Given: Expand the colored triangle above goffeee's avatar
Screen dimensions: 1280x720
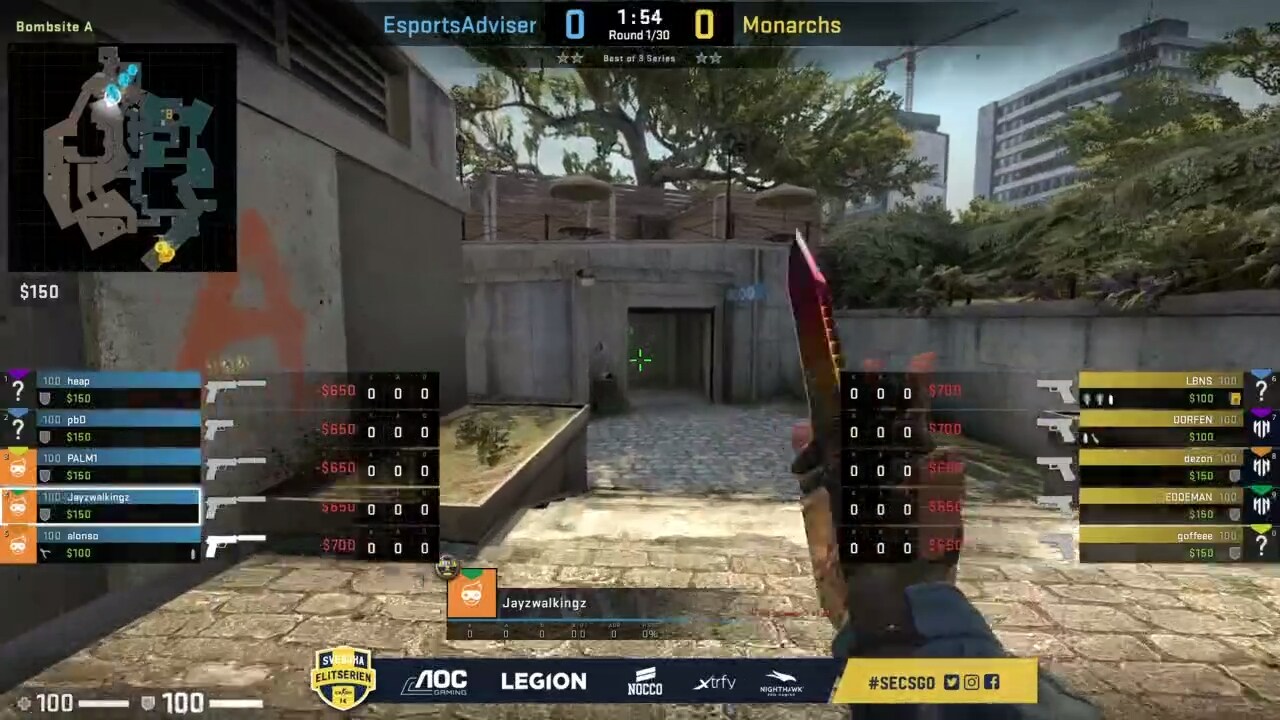Looking at the screenshot, I should pyautogui.click(x=1260, y=527).
